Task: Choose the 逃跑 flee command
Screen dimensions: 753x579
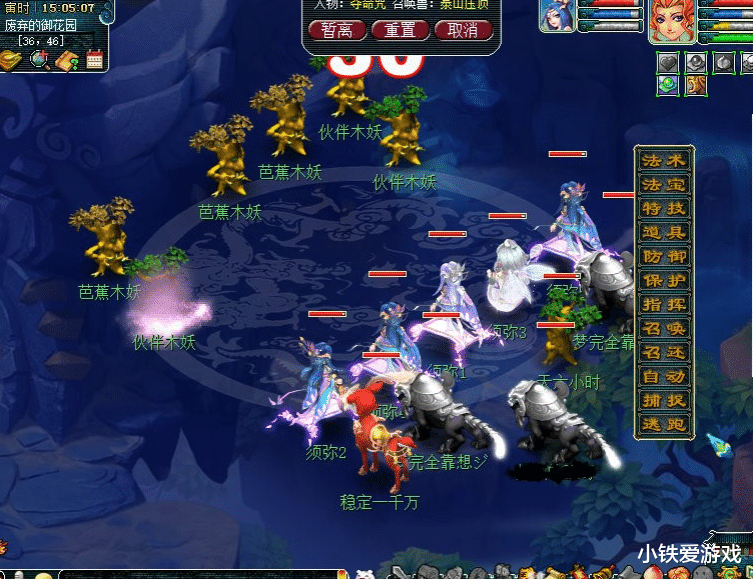Action: click(x=664, y=425)
